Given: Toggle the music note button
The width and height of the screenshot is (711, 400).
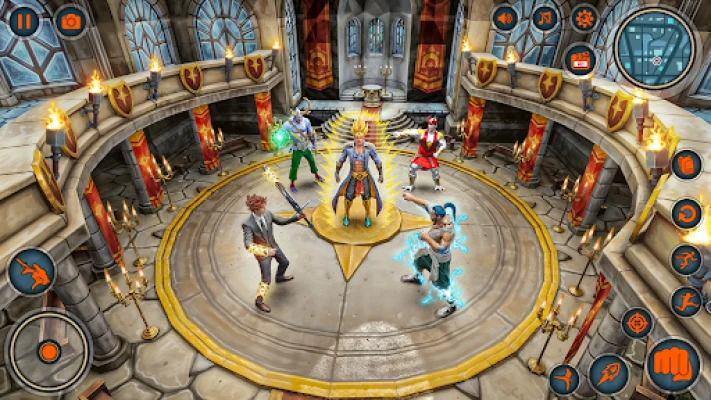Looking at the screenshot, I should click(544, 18).
